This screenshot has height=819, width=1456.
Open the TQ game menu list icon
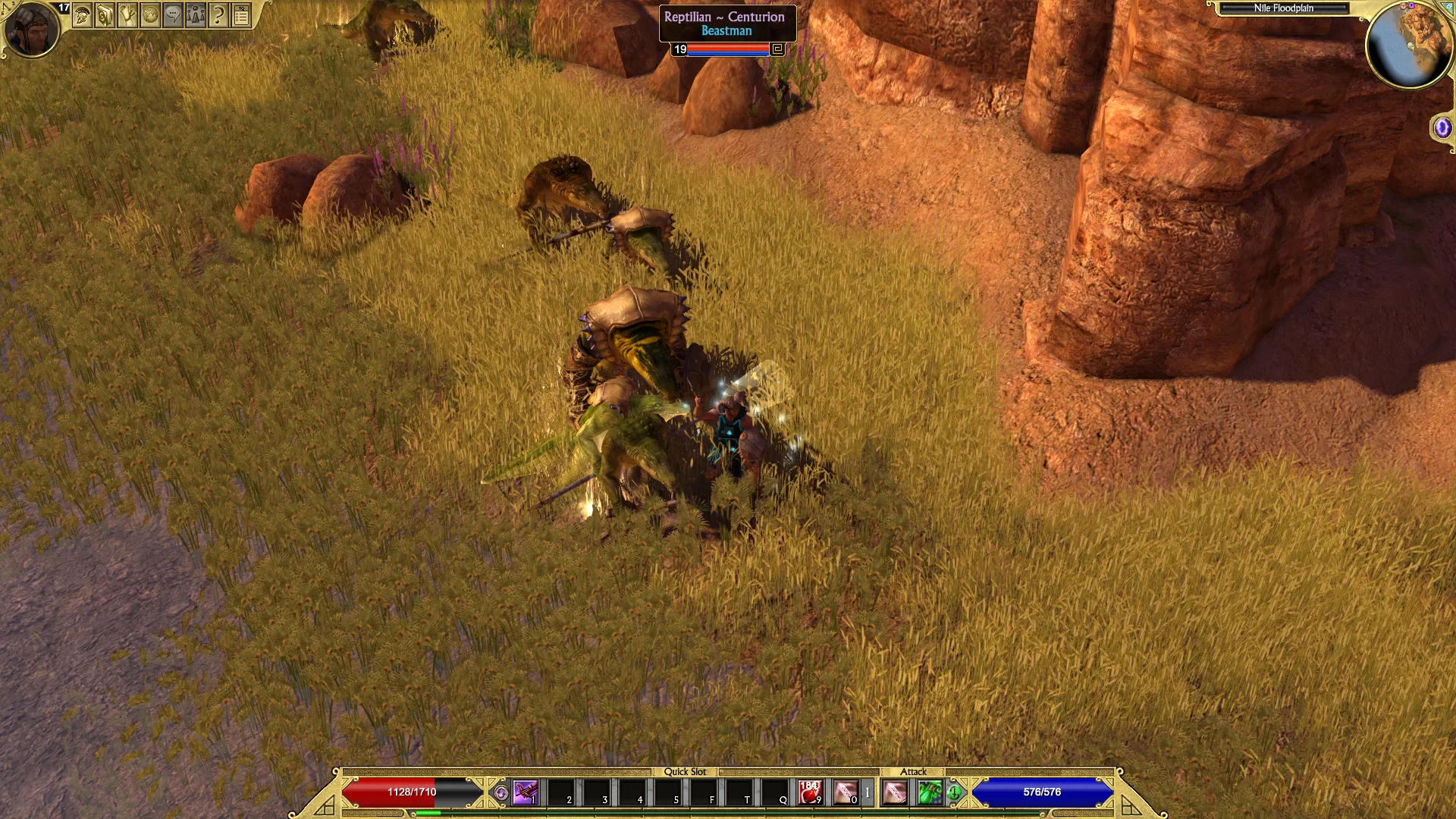[x=241, y=14]
